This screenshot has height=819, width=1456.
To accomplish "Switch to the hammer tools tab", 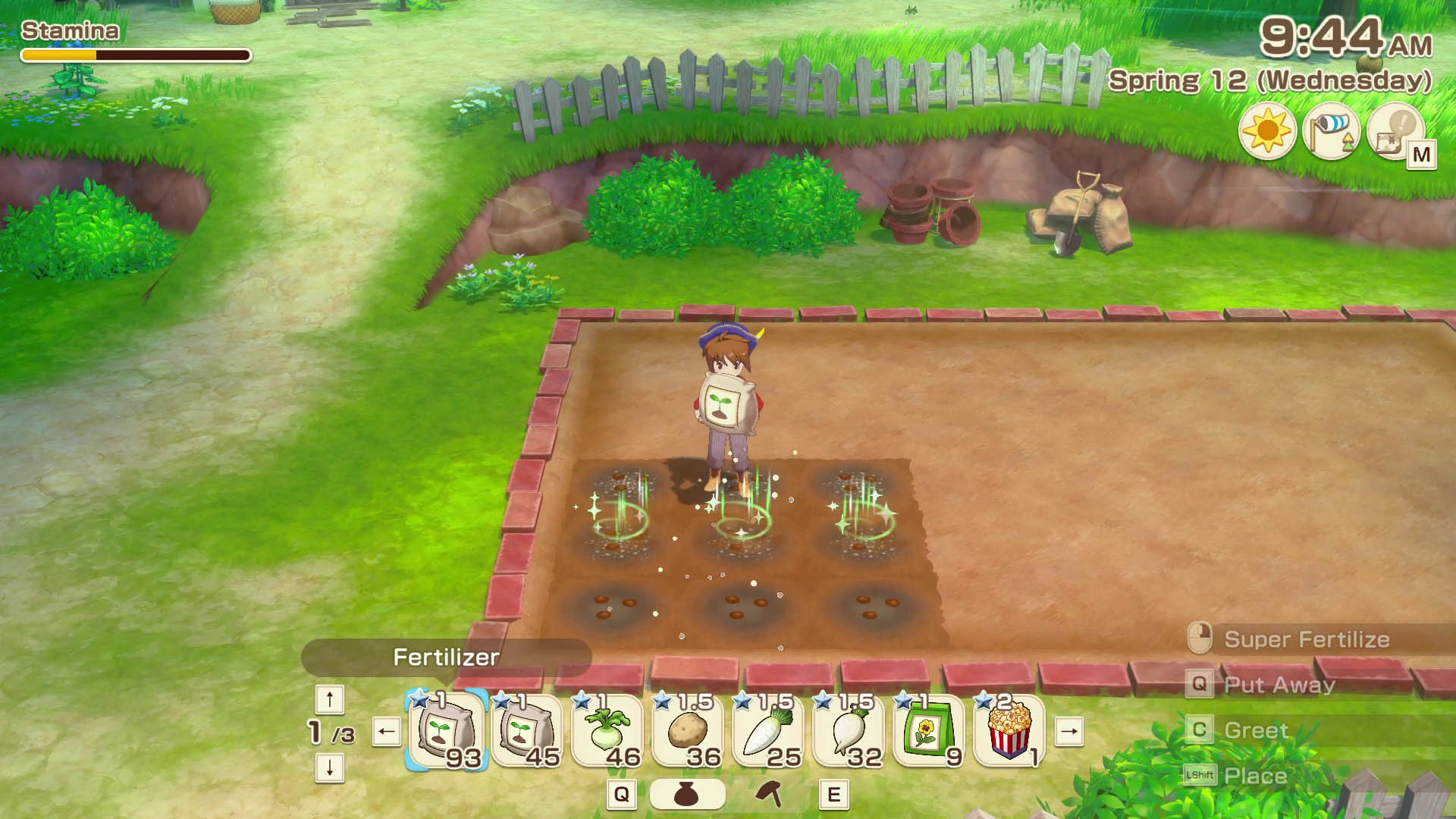I will click(770, 794).
